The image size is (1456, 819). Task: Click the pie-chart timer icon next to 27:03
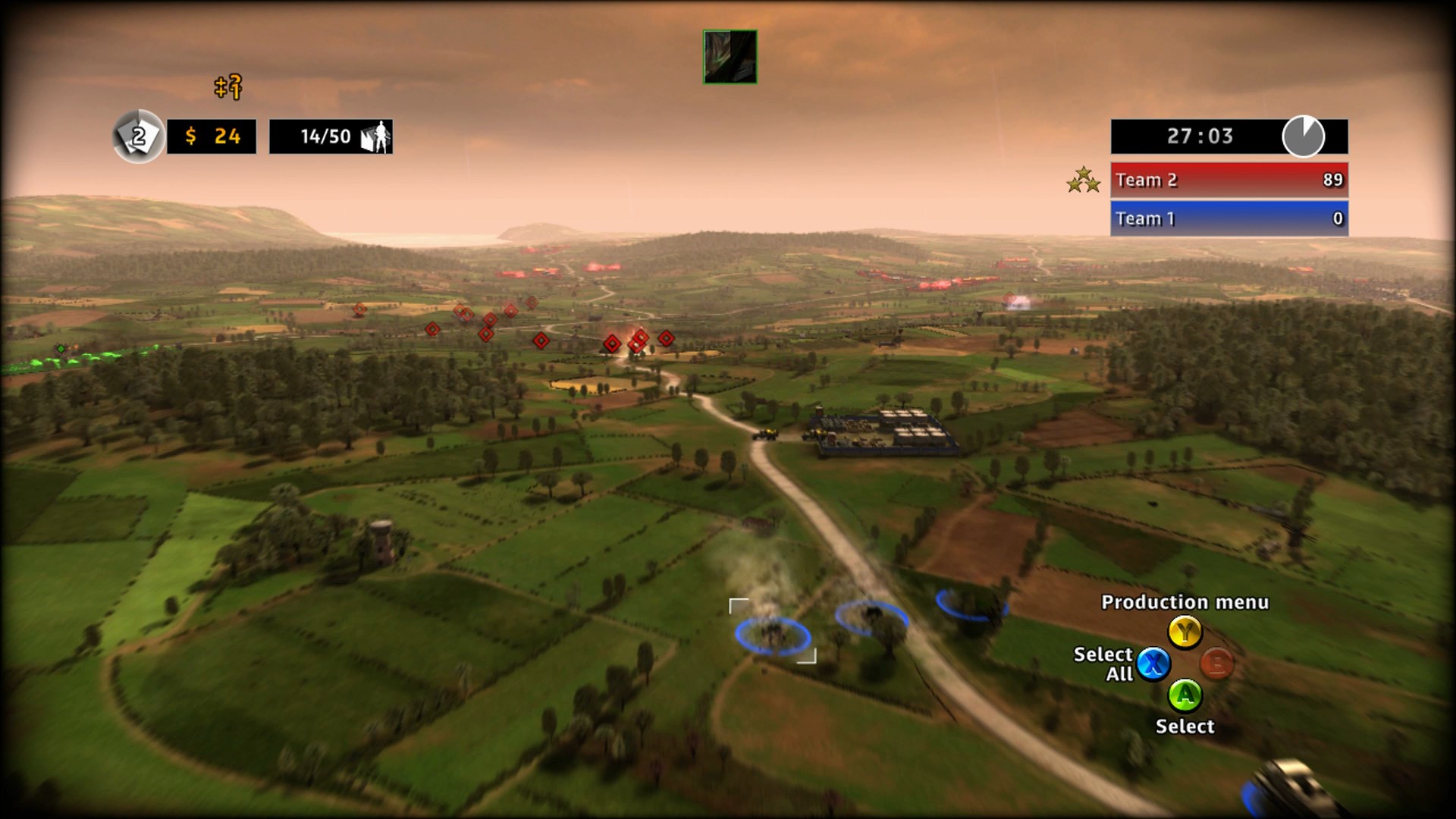tap(1302, 136)
